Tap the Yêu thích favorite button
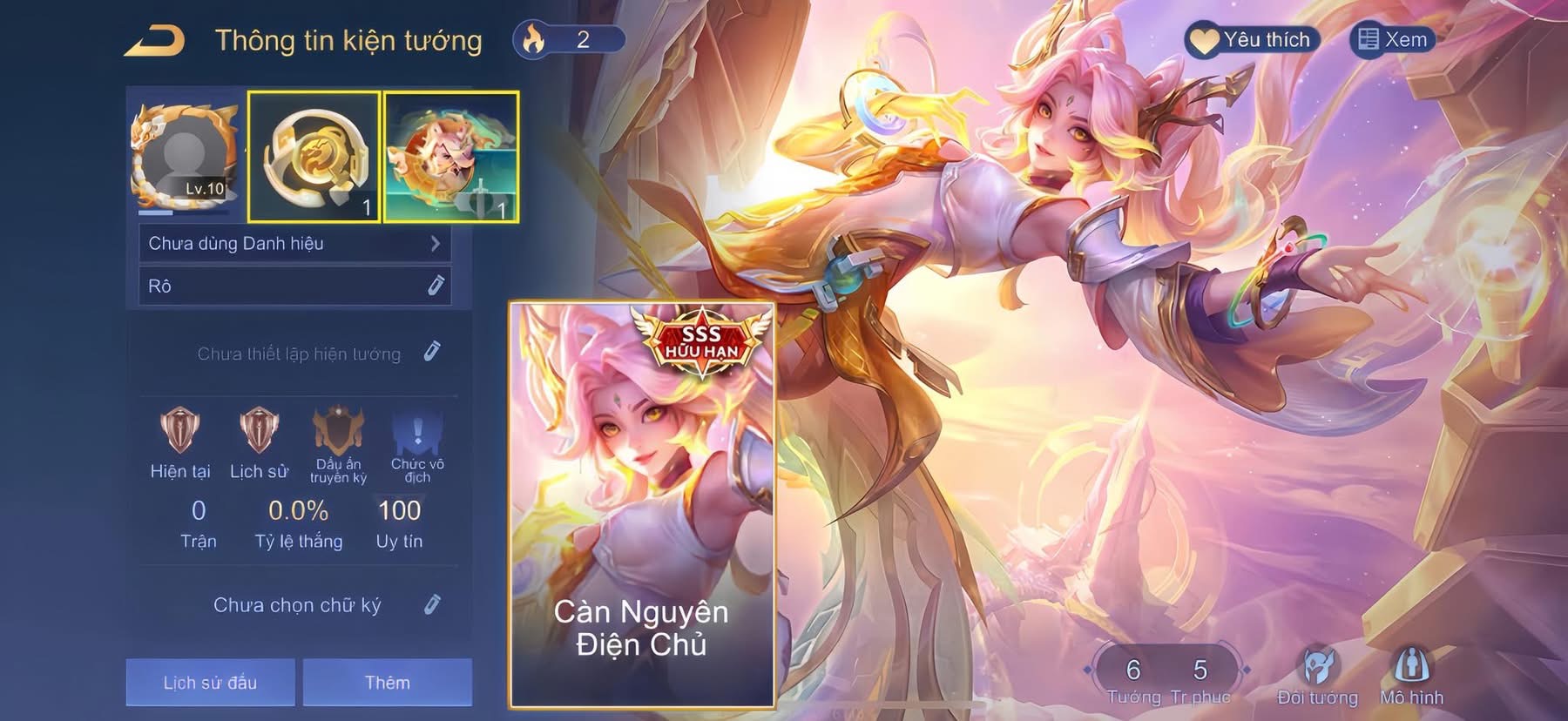Screen dimensions: 1568x721 [x=1252, y=40]
